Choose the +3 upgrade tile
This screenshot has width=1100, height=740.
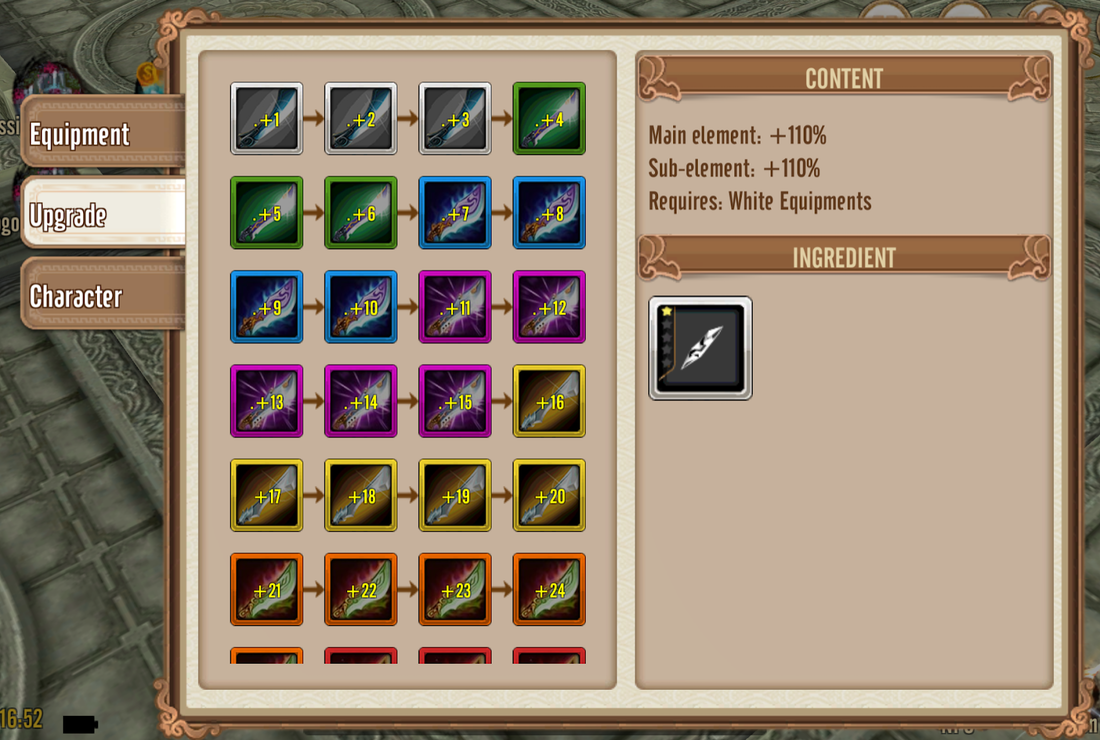coord(455,118)
